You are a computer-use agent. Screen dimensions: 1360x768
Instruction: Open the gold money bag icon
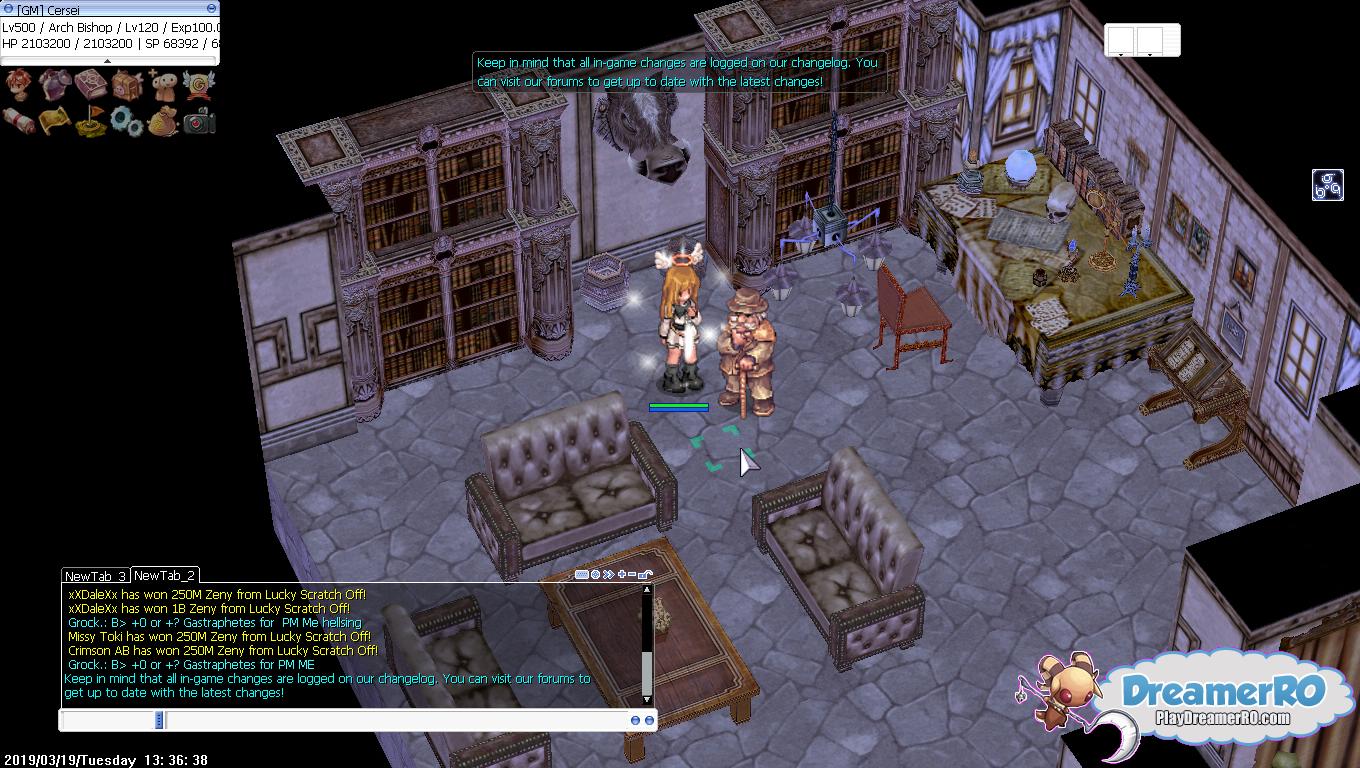click(163, 121)
